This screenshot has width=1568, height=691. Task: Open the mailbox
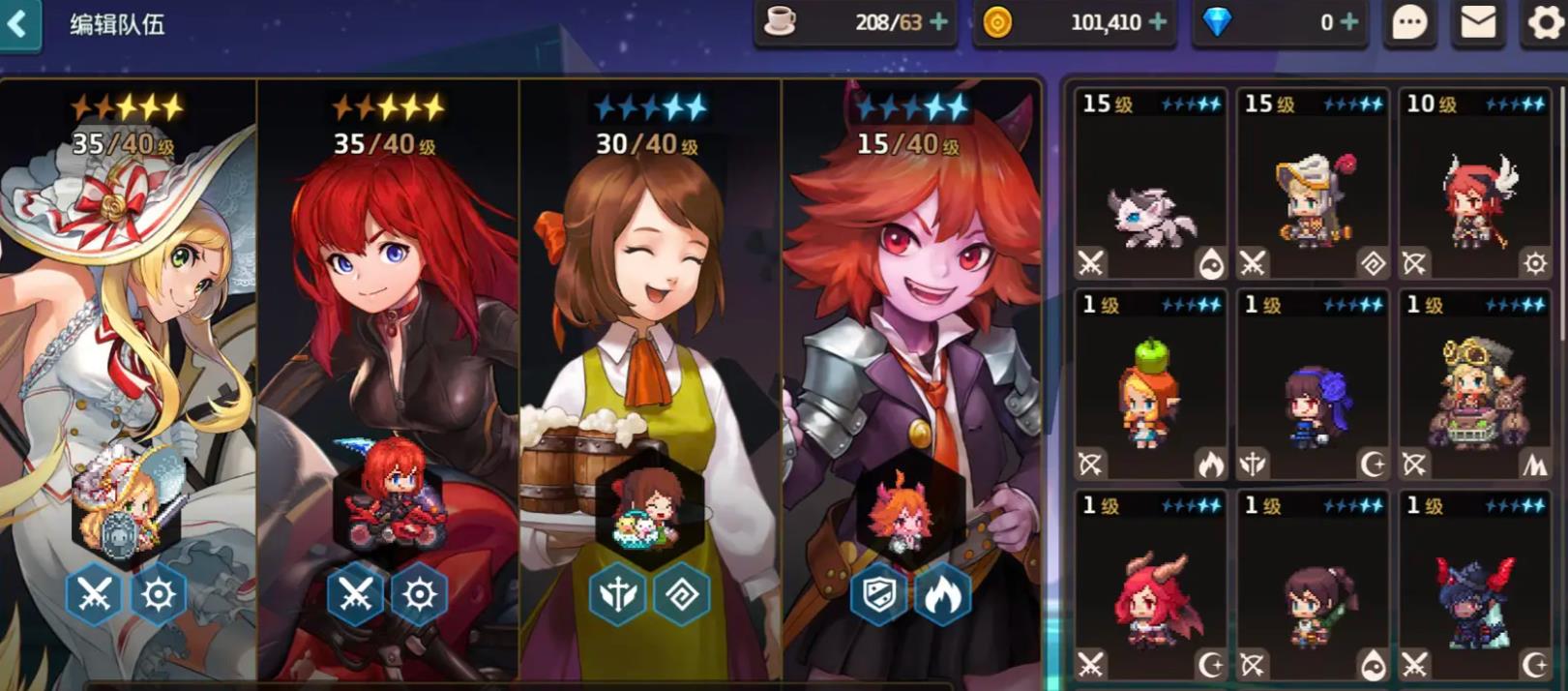pos(1477,22)
